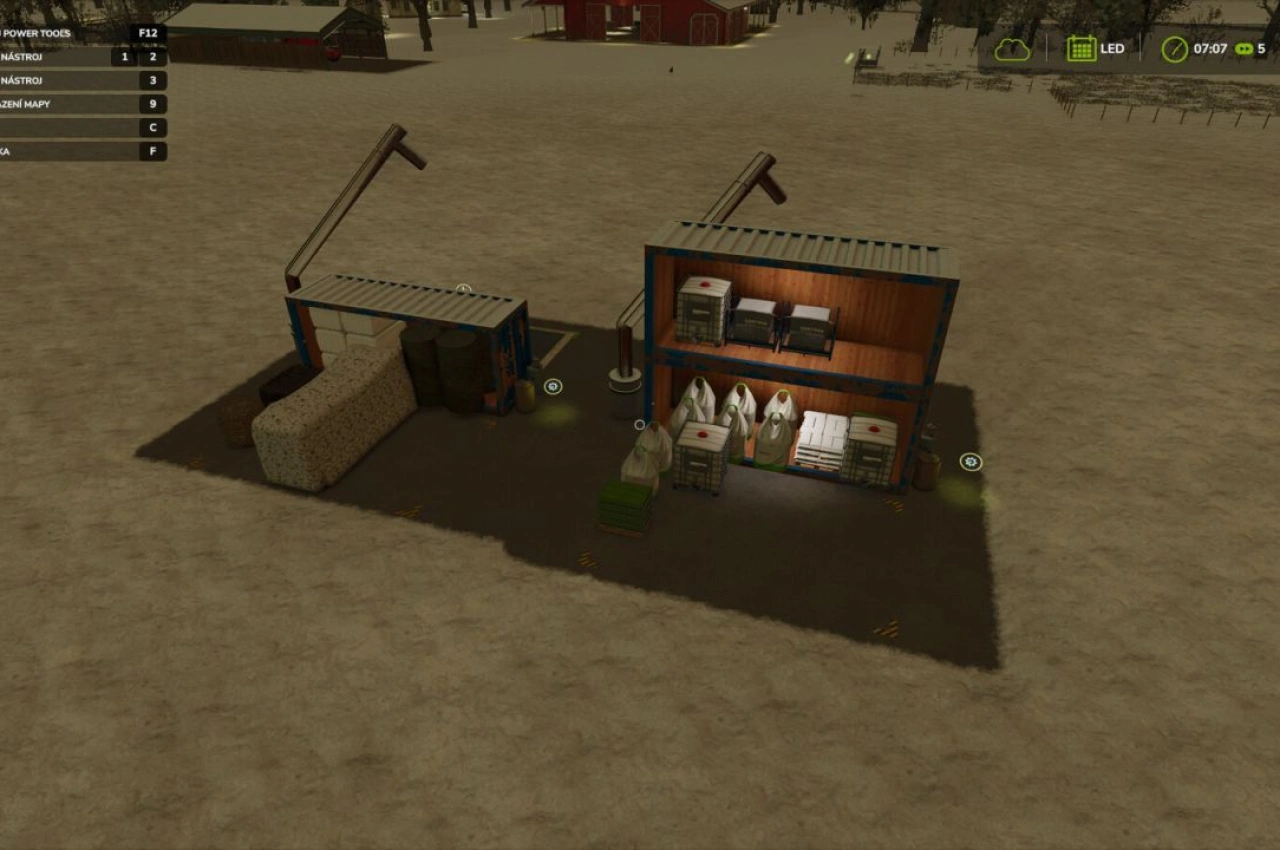
Task: Click the game speed value 5
Action: pos(1261,47)
